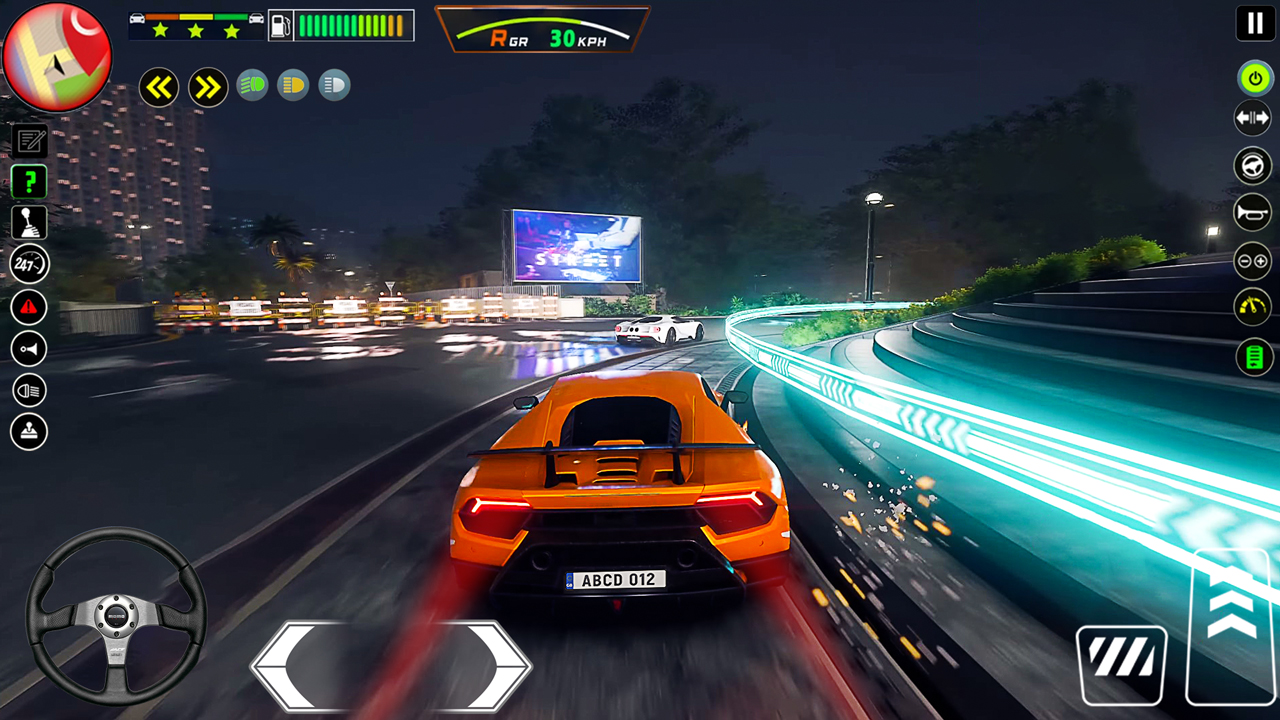Click the steering wheel control mode icon

coord(1253,165)
